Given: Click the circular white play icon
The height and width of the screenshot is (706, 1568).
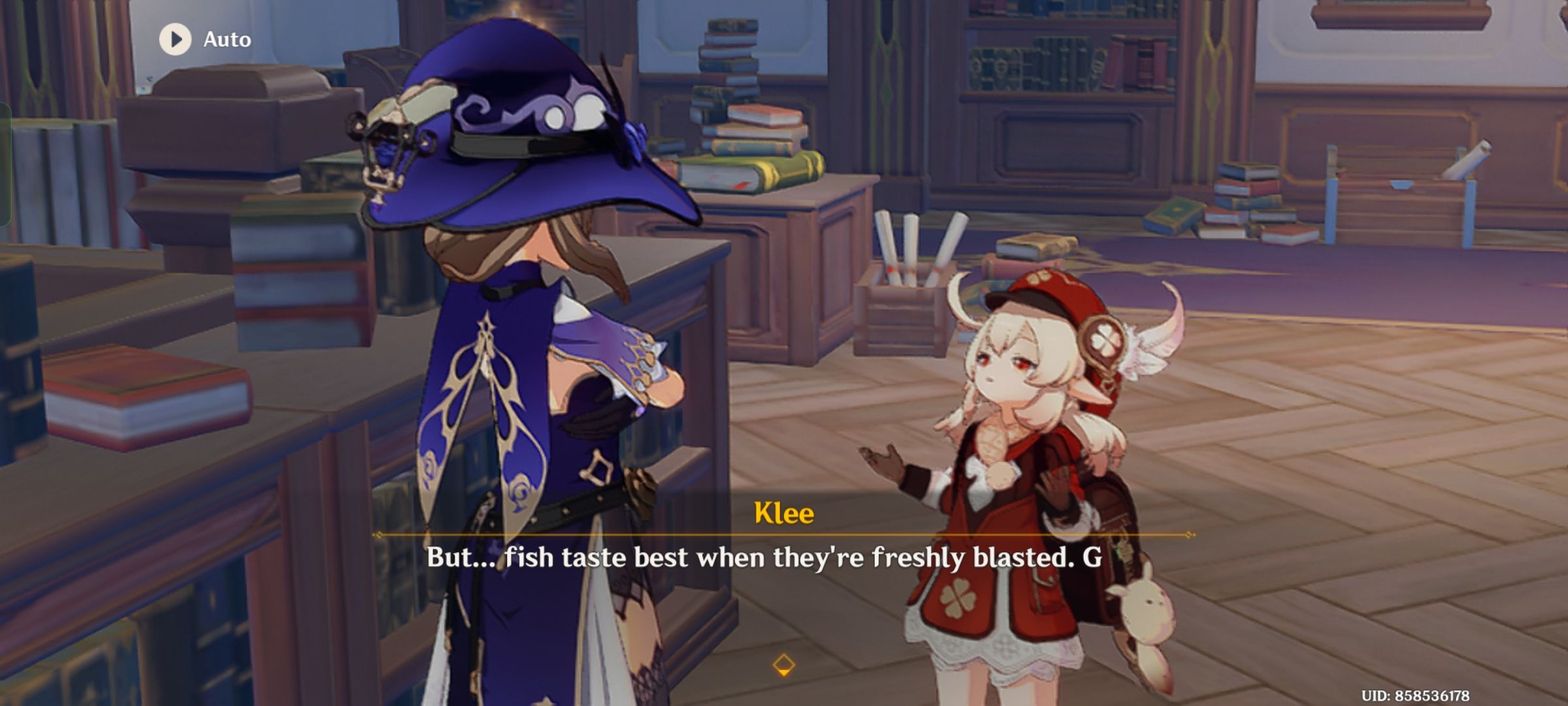Looking at the screenshot, I should coord(174,39).
